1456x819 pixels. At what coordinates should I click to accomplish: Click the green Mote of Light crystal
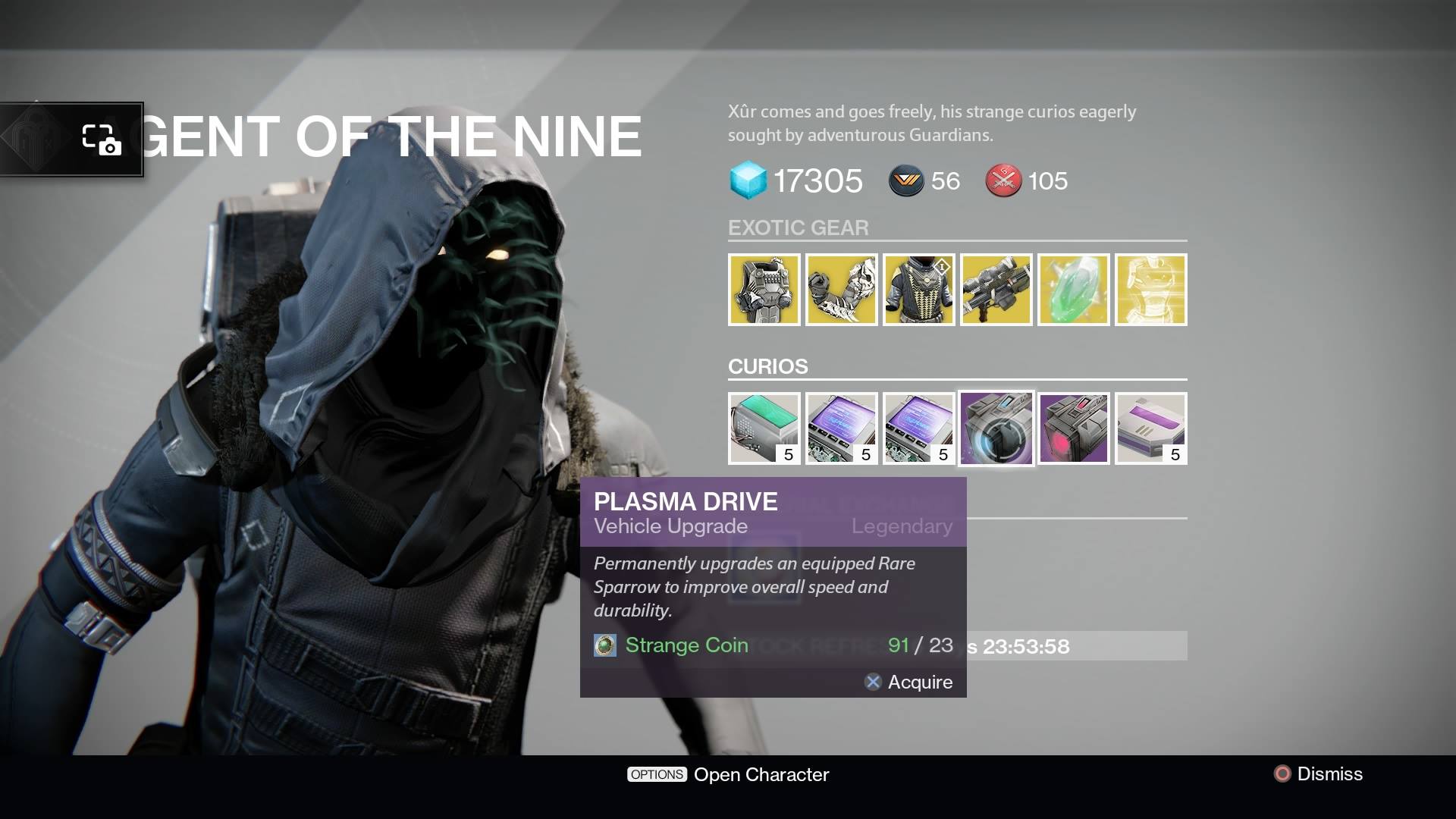pos(1073,290)
